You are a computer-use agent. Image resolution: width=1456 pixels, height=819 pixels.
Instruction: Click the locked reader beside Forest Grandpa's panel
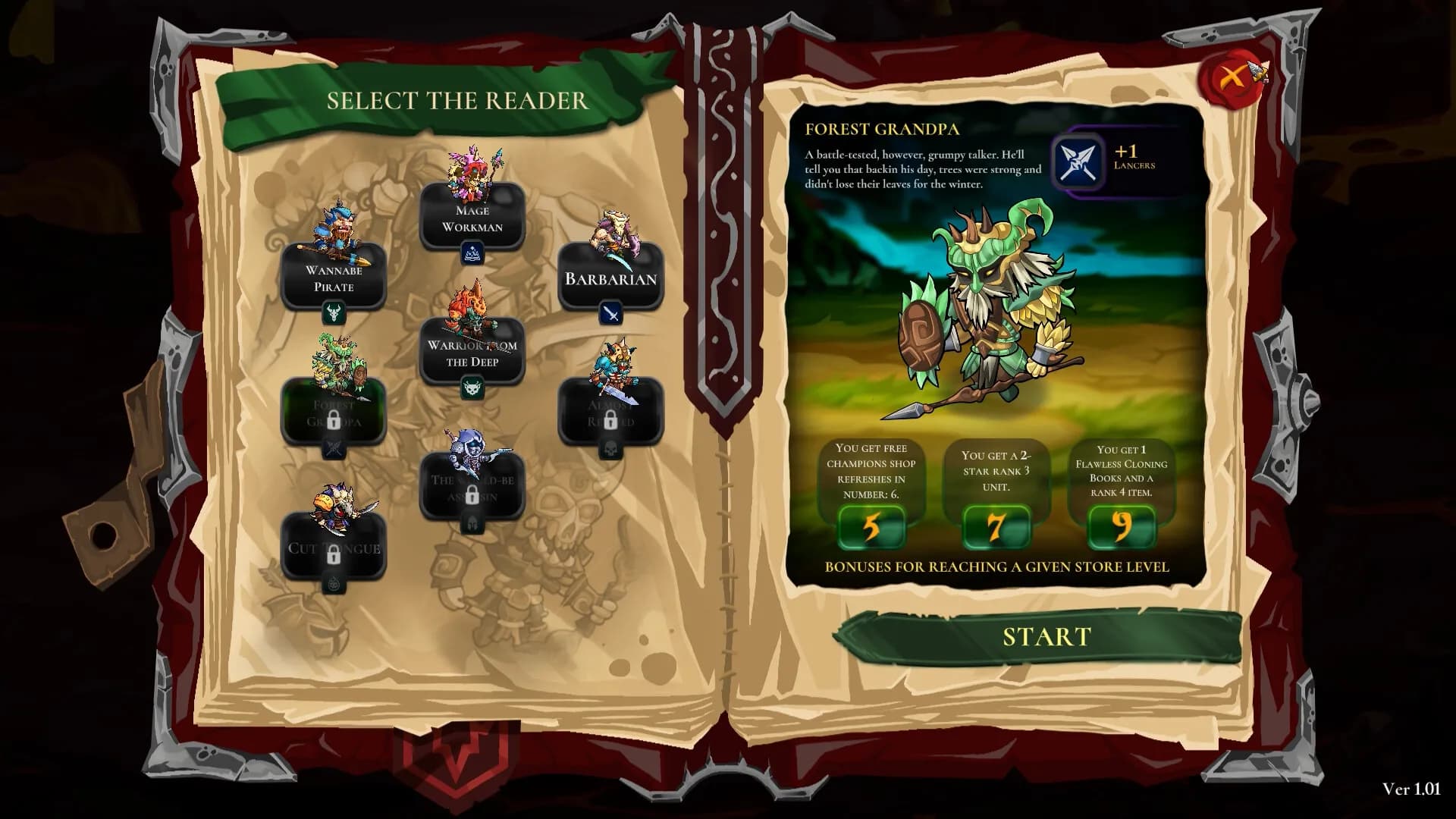click(x=610, y=413)
